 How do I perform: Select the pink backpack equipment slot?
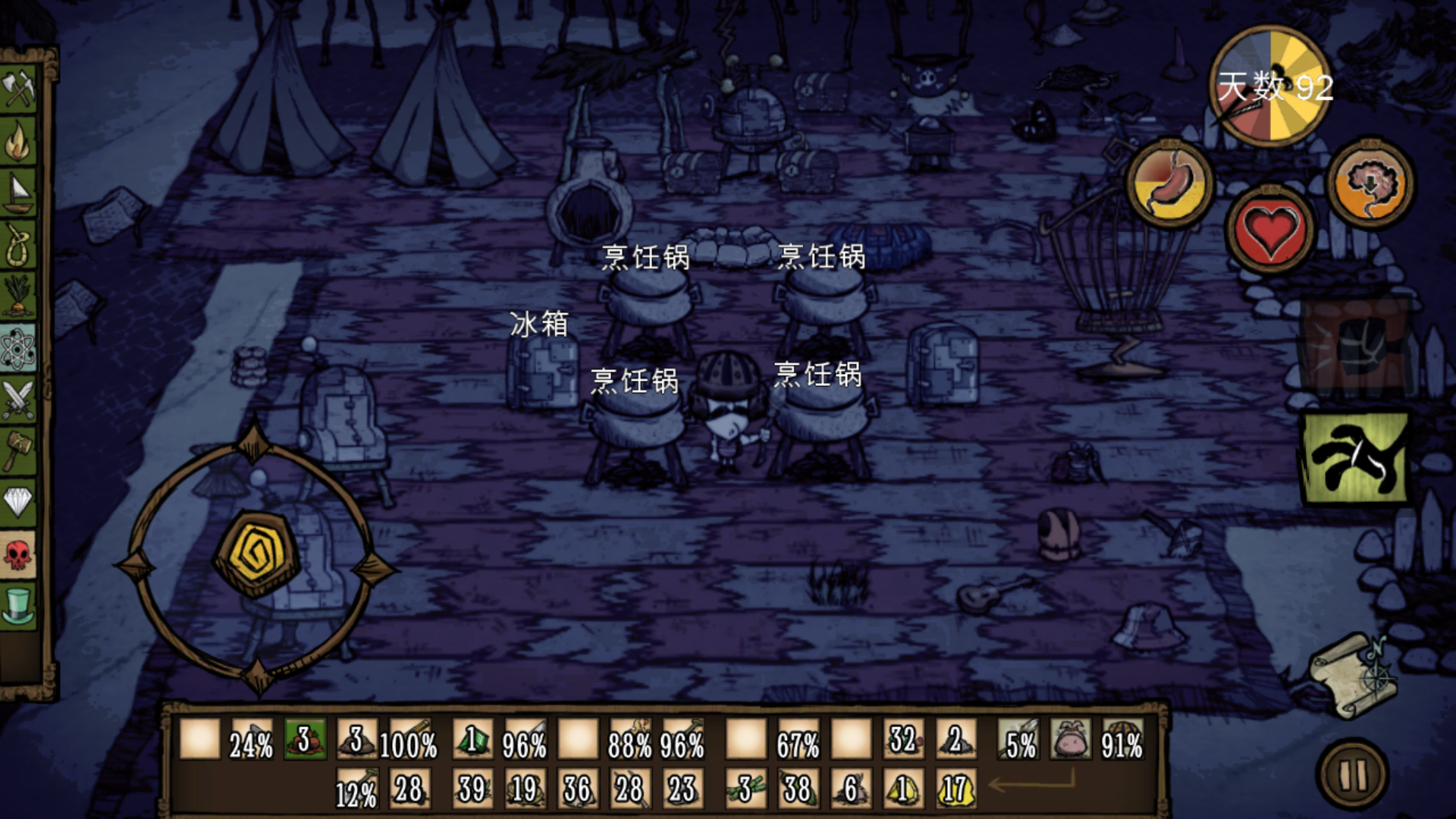click(x=1070, y=739)
